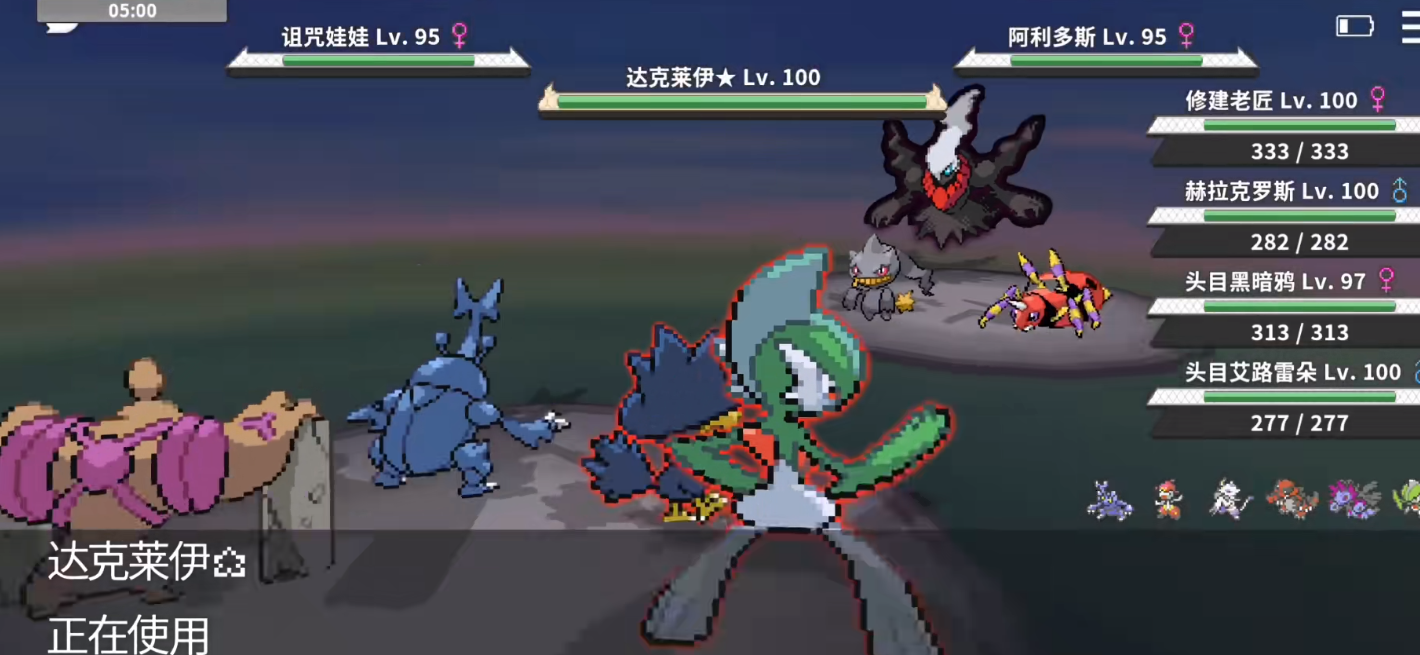Viewport: 1420px width, 655px height.
Task: Choose the red fire monkey party icon
Action: pos(1167,498)
